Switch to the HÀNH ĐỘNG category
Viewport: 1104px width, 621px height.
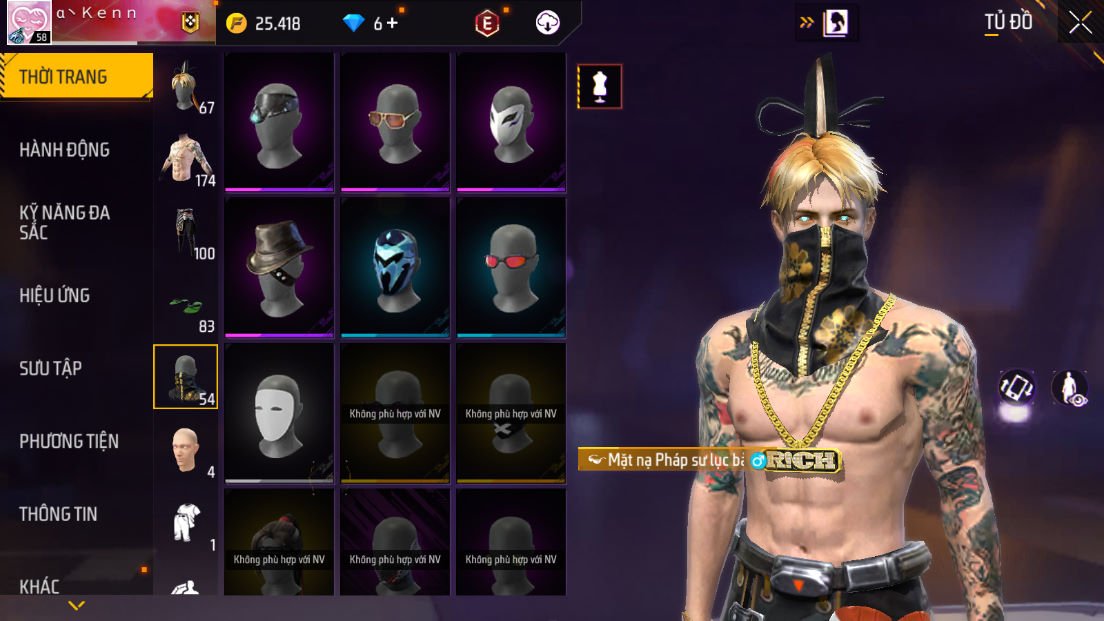65,150
